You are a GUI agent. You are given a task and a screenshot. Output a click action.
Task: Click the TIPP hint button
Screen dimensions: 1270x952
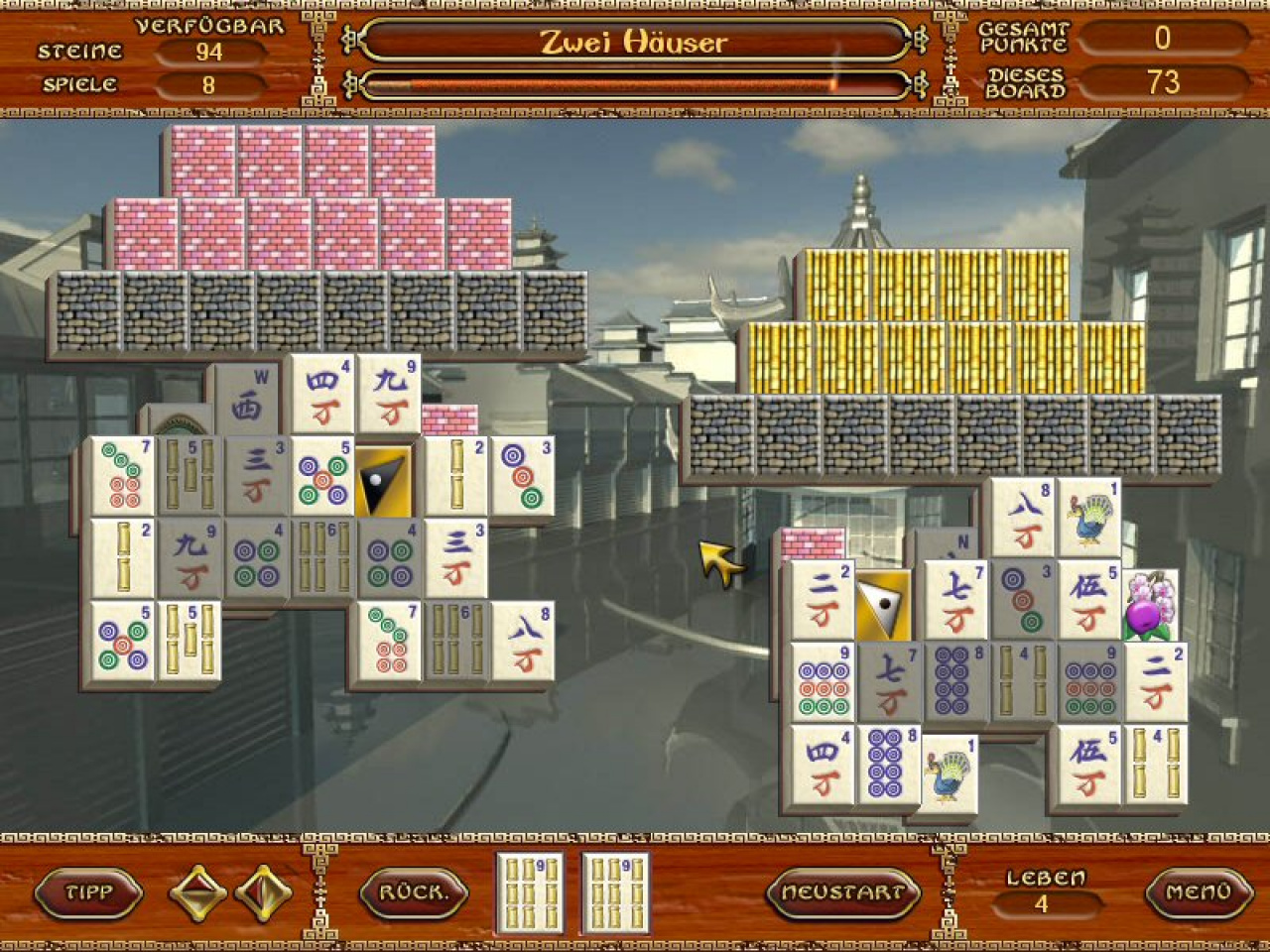point(88,892)
